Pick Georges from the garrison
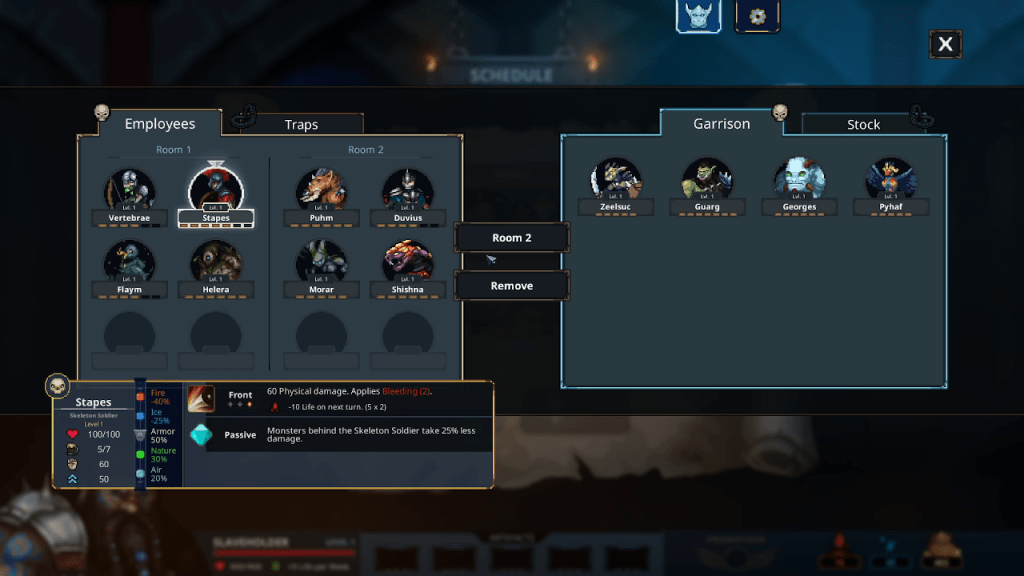1024x576 pixels. click(x=799, y=180)
